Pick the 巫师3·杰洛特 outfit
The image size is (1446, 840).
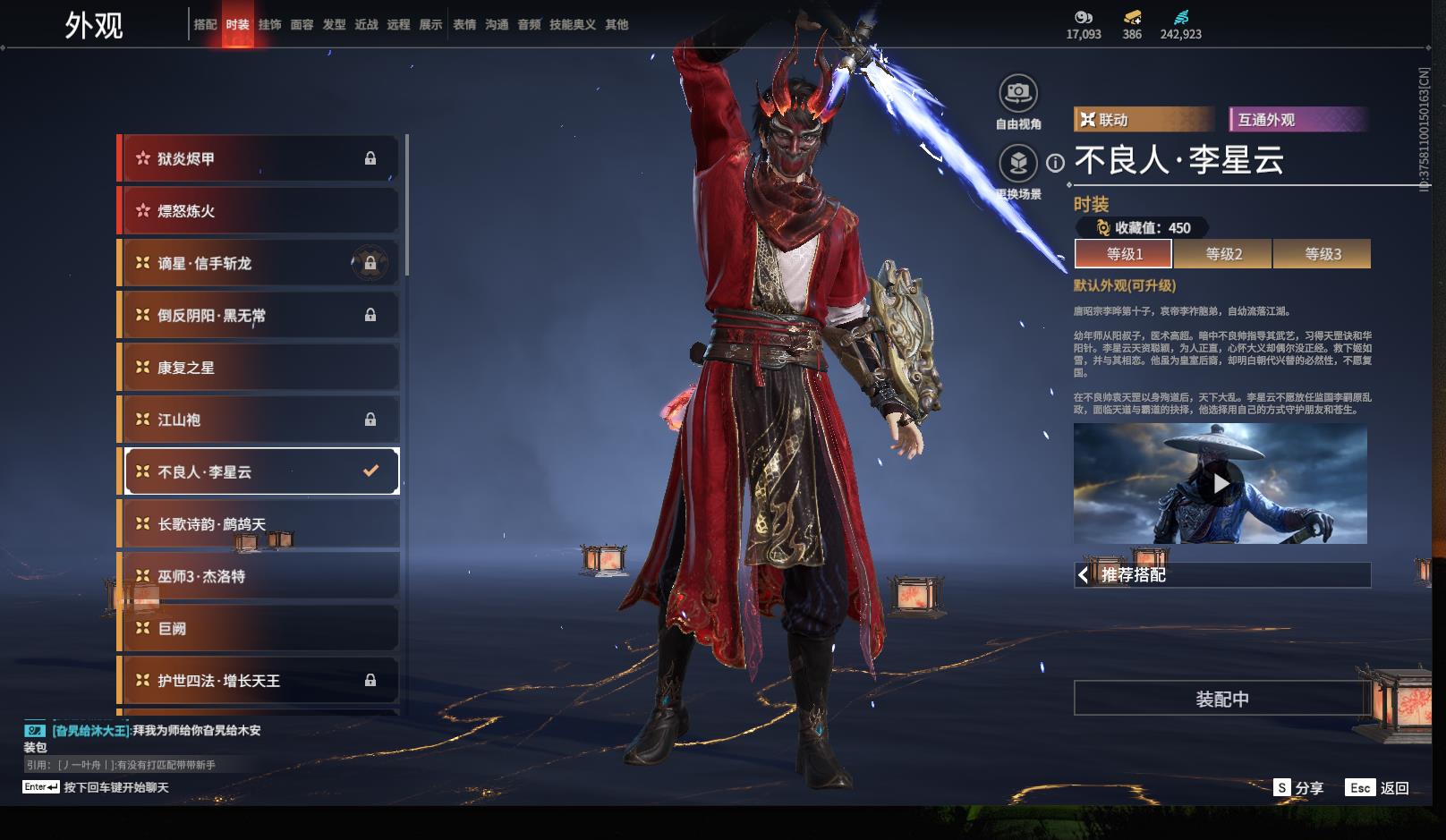click(259, 576)
